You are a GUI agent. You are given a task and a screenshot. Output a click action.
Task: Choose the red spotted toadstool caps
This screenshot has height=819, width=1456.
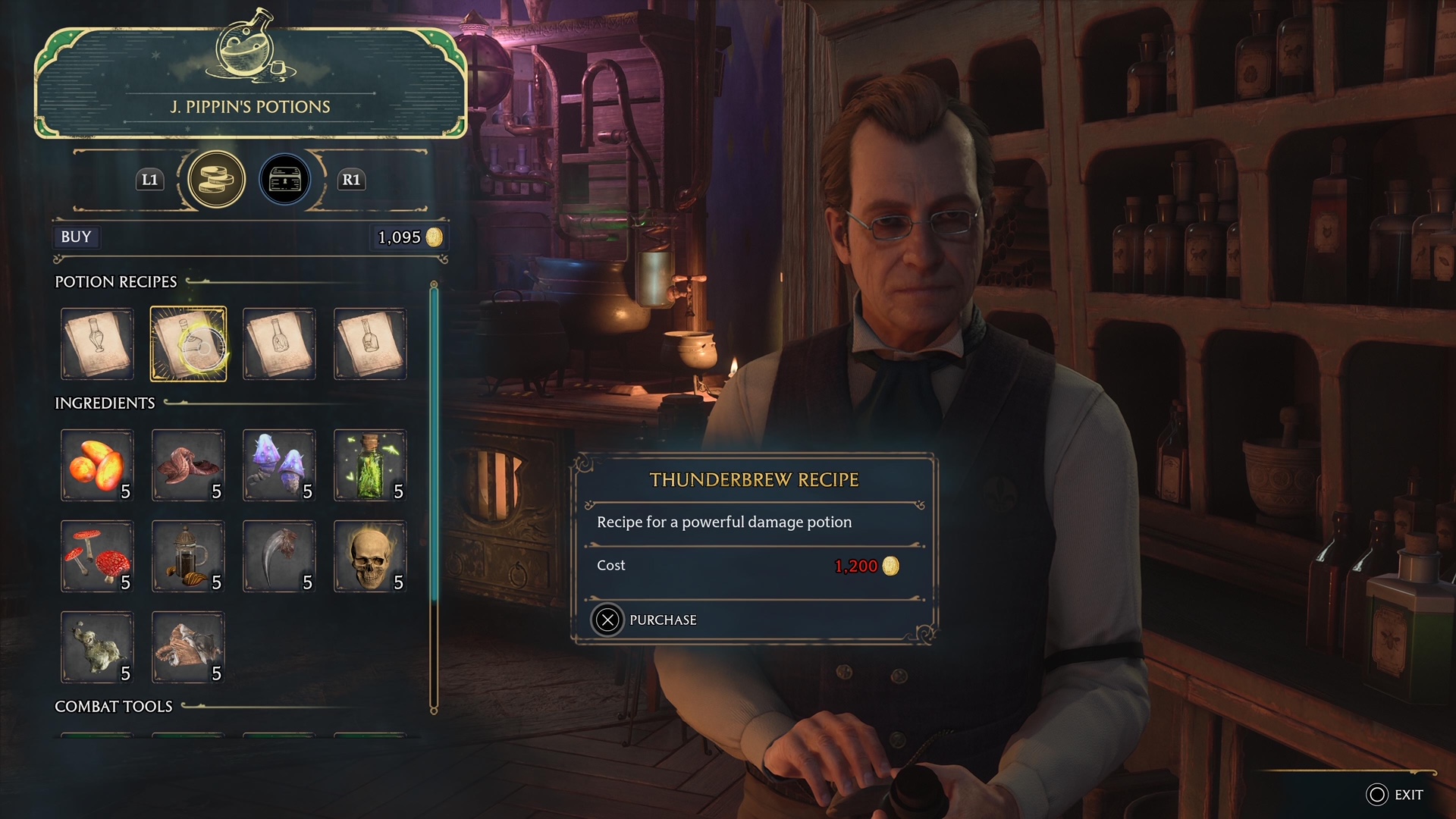pos(97,556)
